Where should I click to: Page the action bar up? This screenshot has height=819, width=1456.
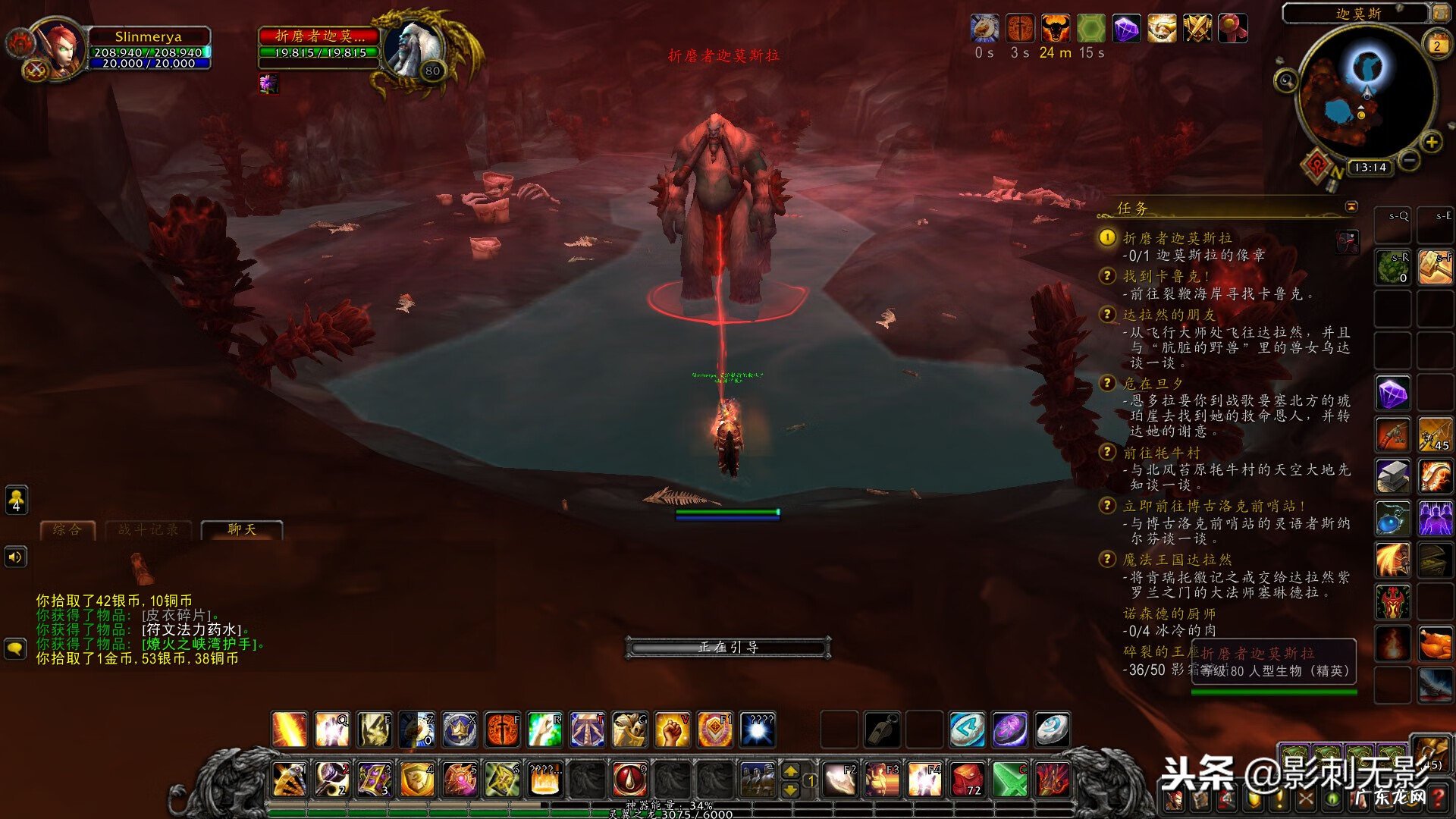click(790, 771)
